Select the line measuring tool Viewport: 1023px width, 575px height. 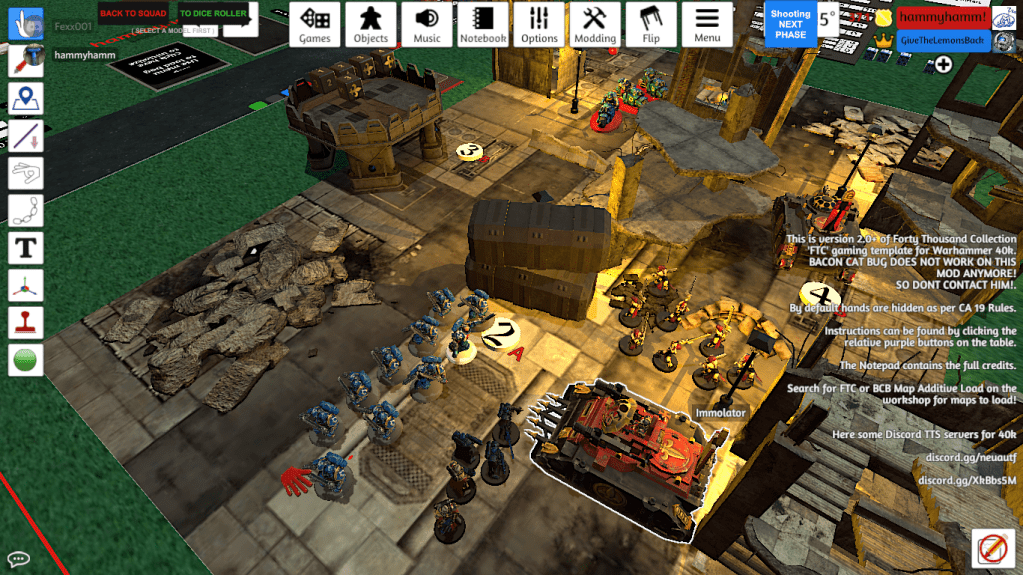(25, 136)
